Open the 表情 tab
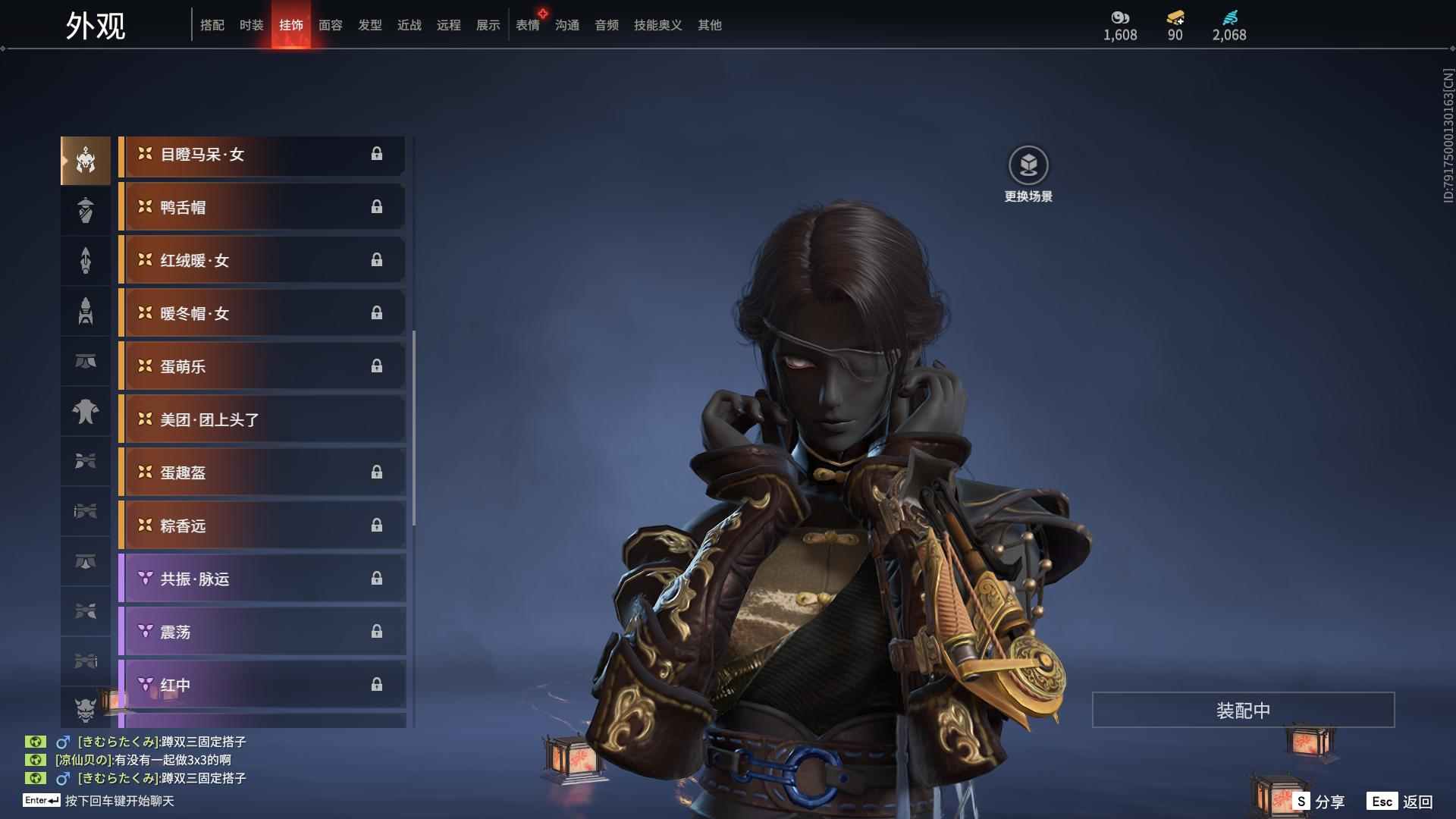The image size is (1456, 819). point(527,25)
